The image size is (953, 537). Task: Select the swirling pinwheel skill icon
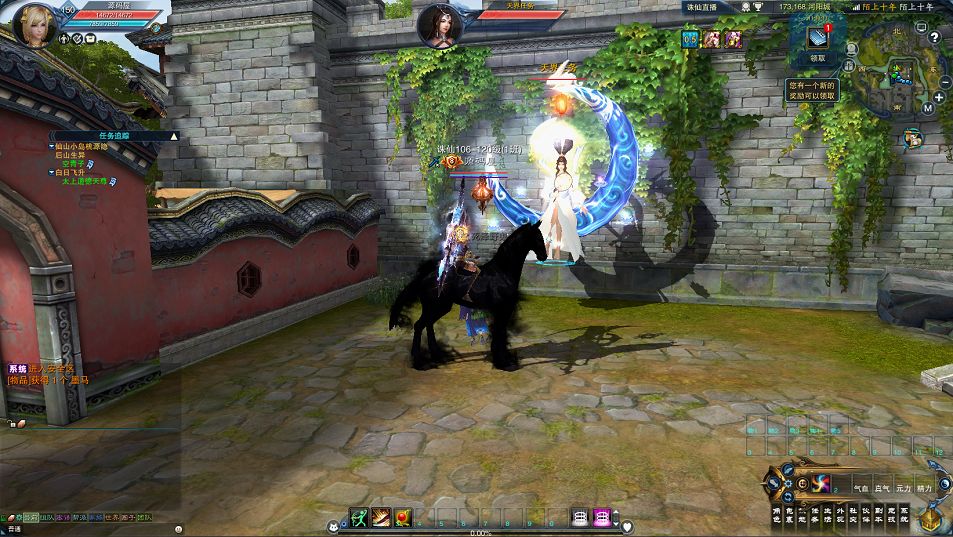click(820, 485)
